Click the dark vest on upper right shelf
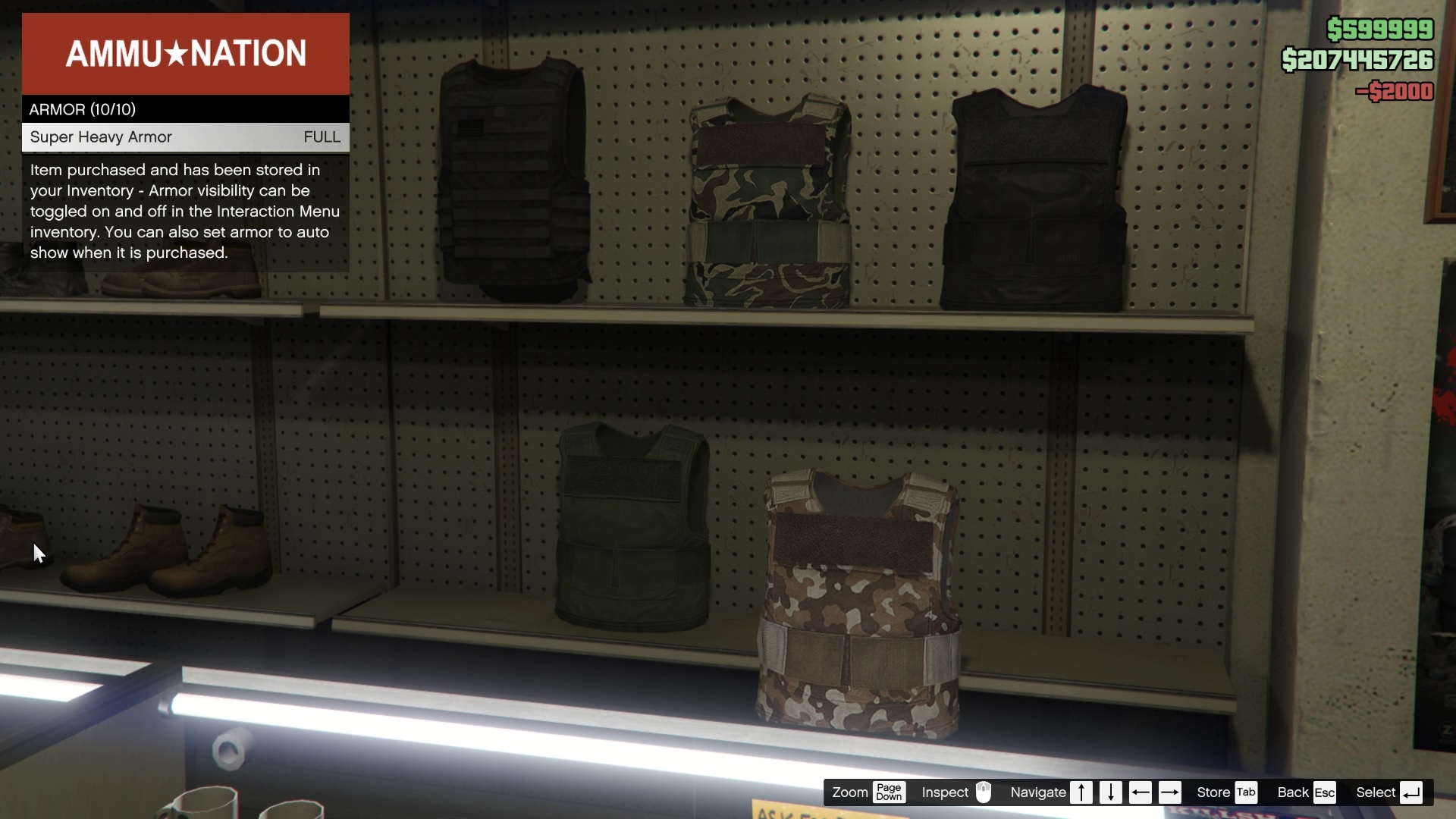The width and height of the screenshot is (1456, 819). coord(1035,197)
